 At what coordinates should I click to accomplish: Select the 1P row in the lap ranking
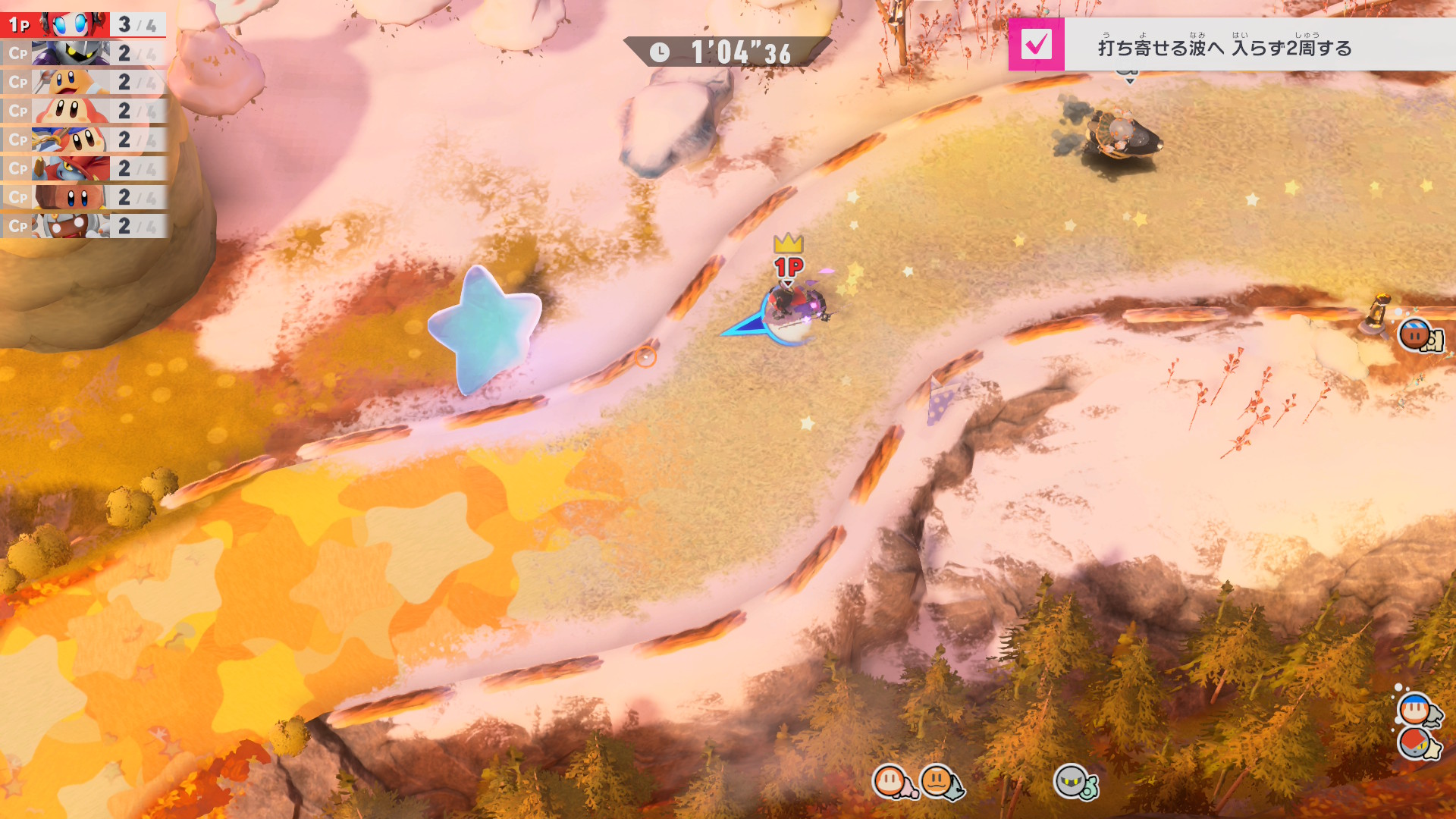click(83, 24)
